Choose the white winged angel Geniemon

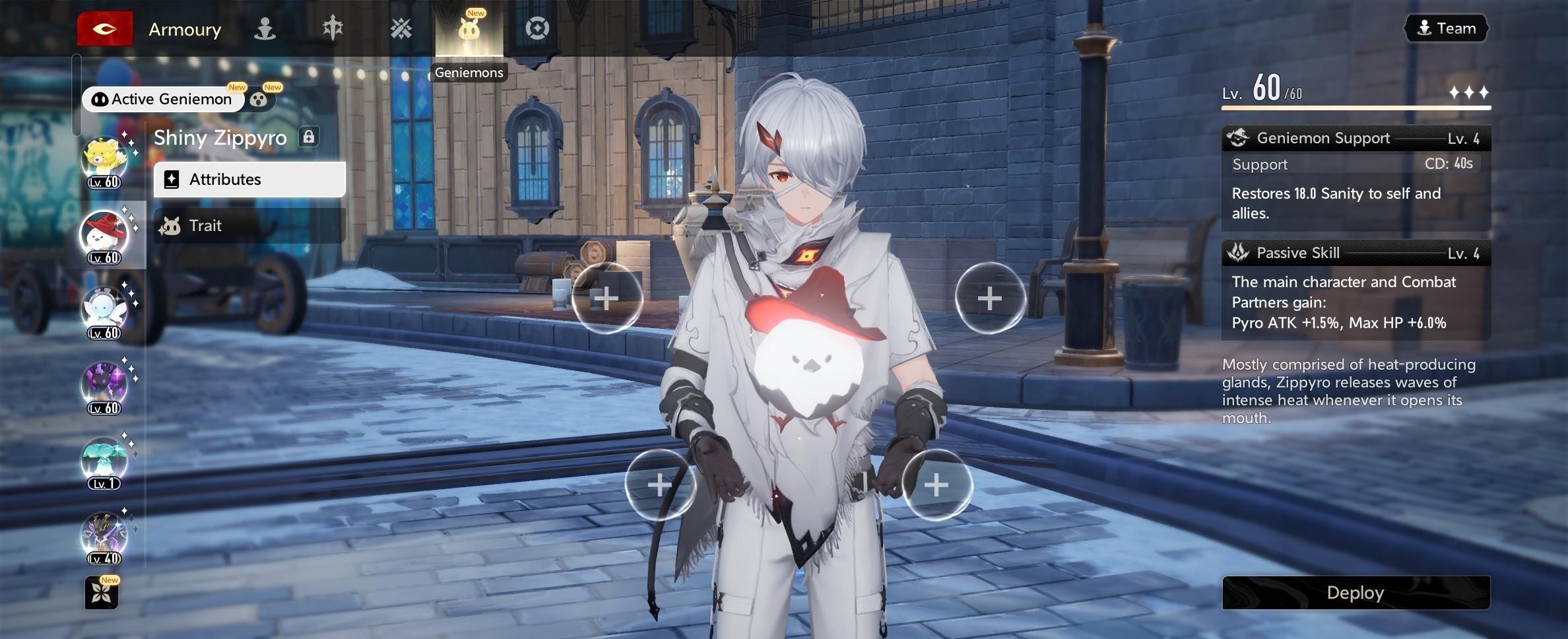coord(104,311)
